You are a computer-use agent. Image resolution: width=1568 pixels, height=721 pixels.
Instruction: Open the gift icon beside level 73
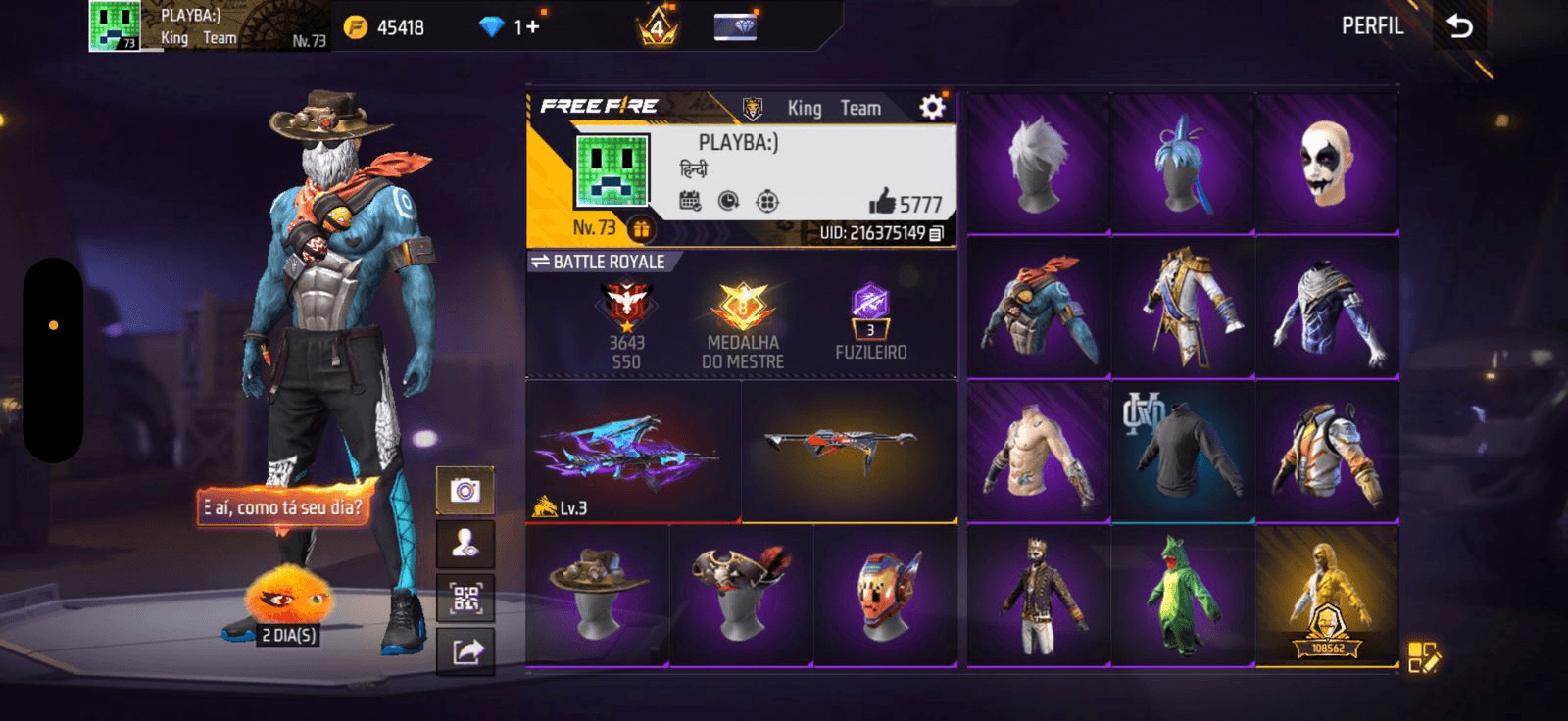[x=641, y=229]
